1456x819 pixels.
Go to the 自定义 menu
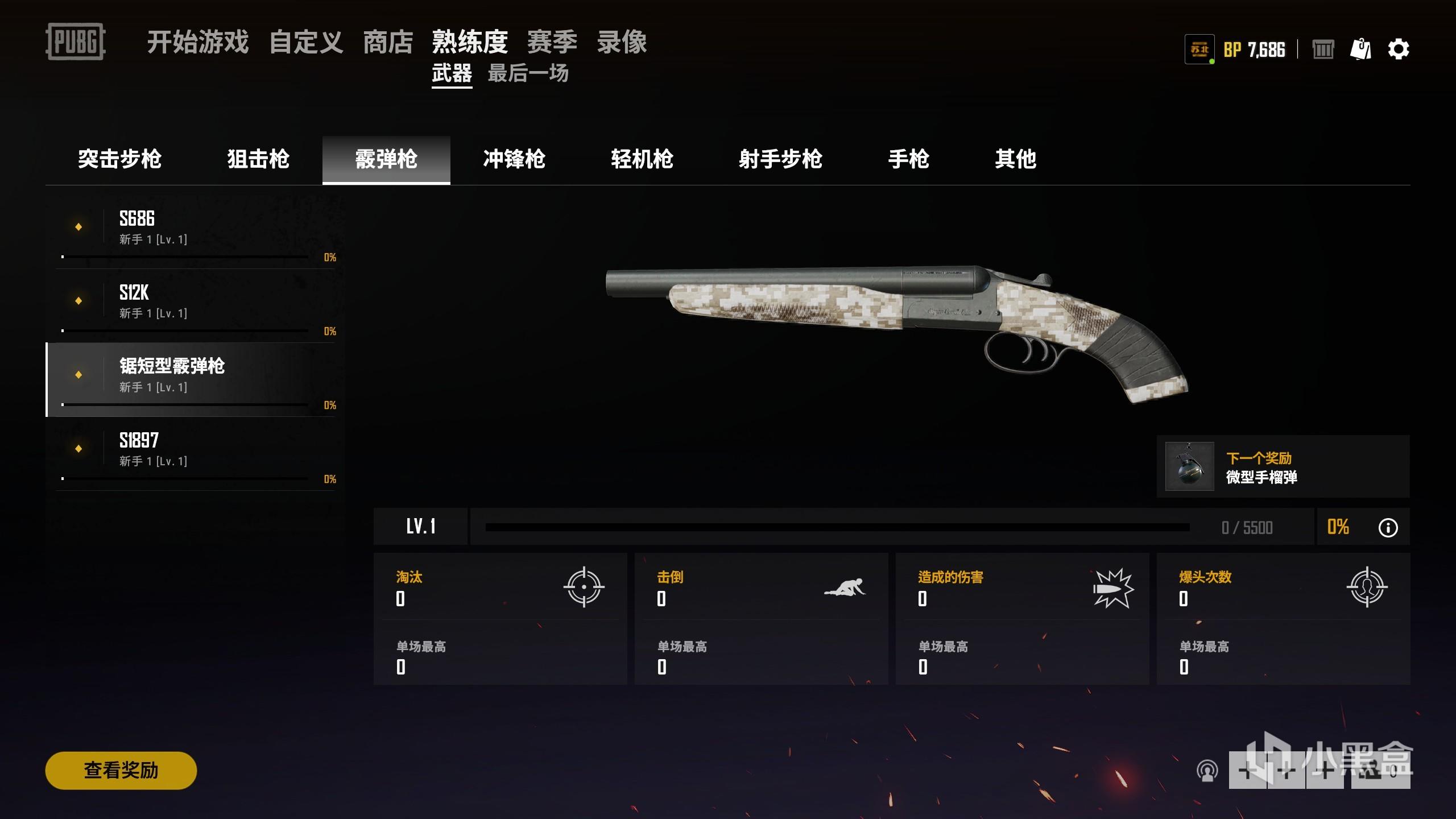306,42
